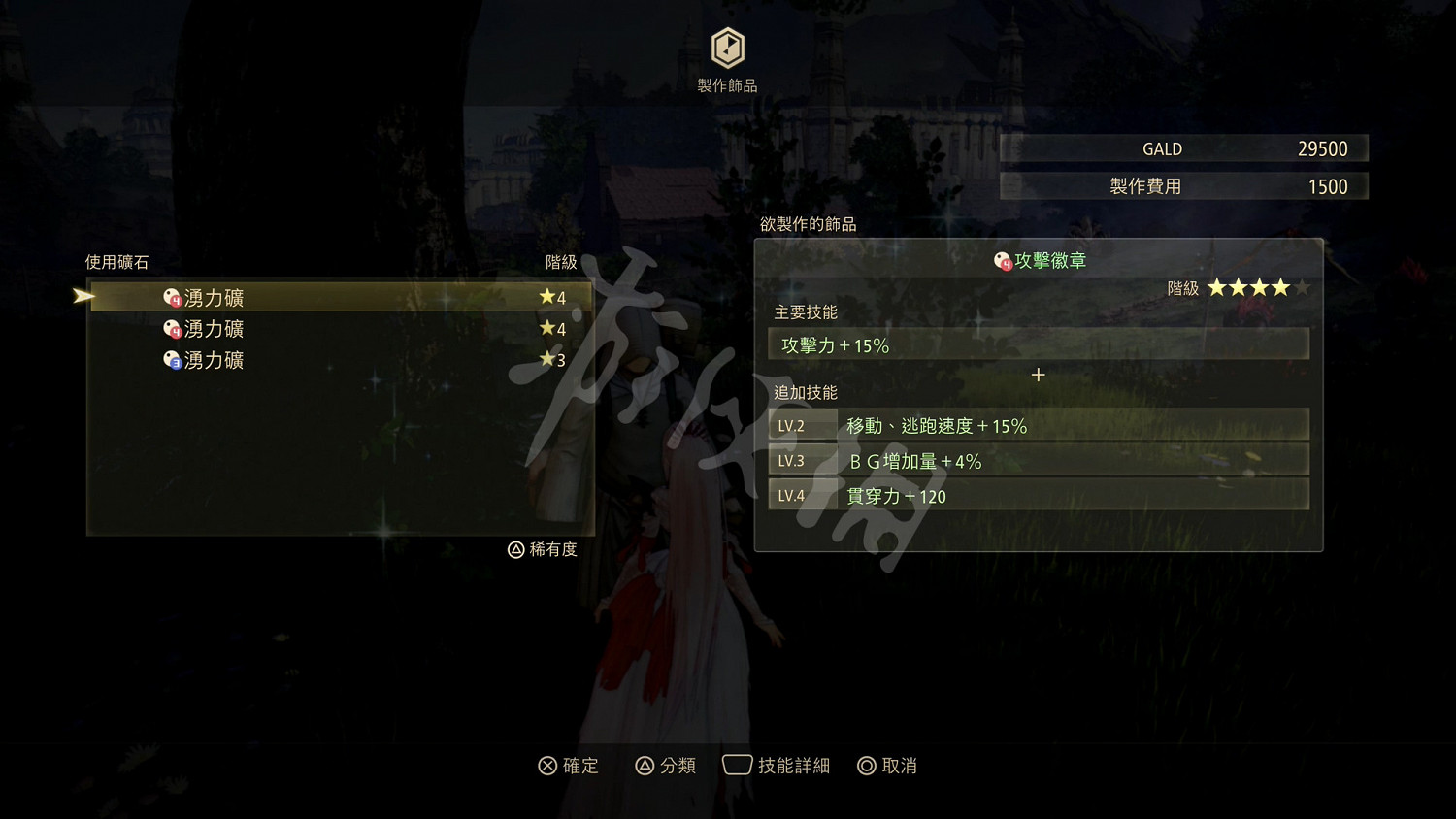Click the cross button icon next to 確定
The image size is (1456, 819).
(548, 766)
